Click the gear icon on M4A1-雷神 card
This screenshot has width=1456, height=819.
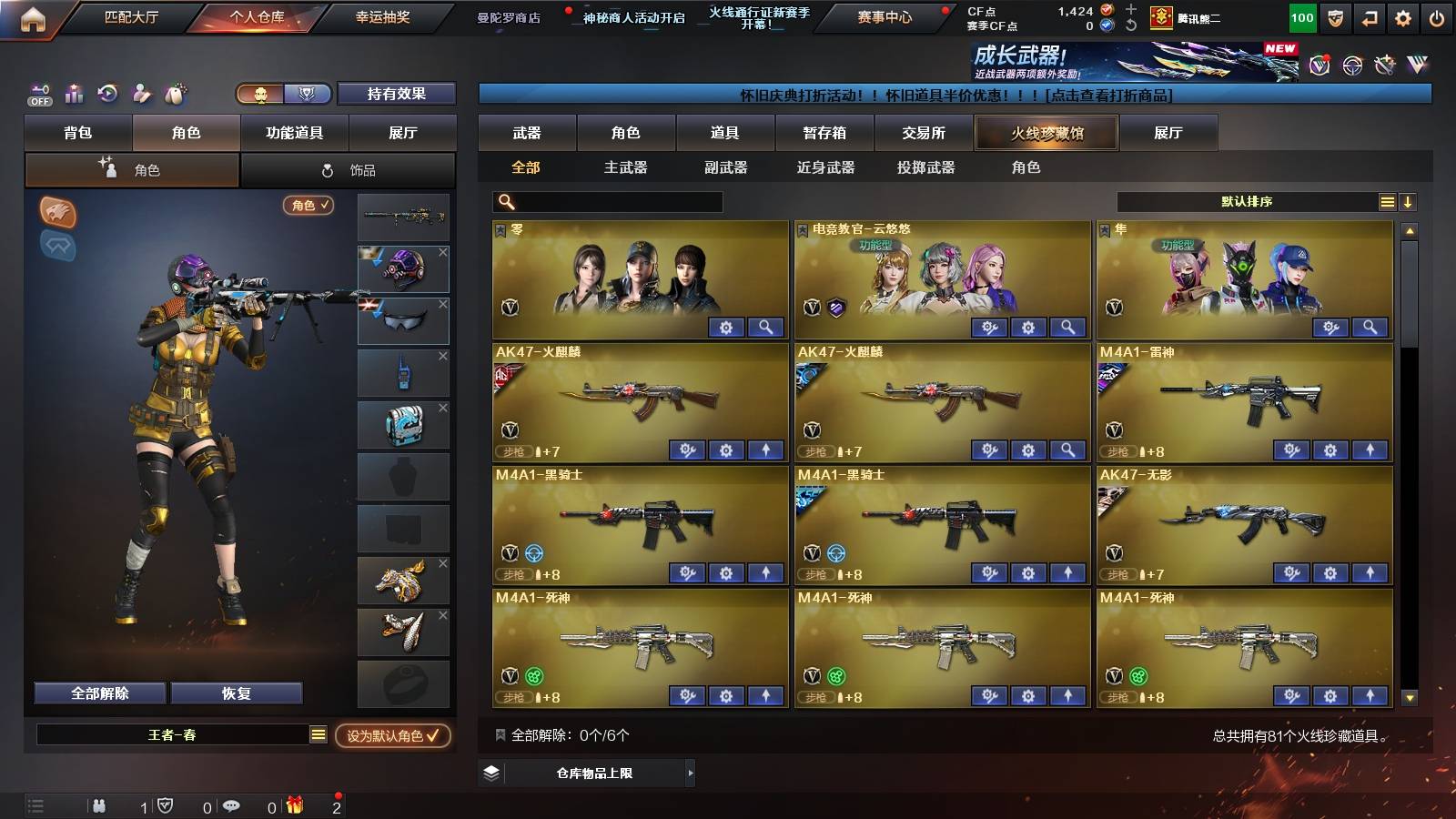(1329, 450)
